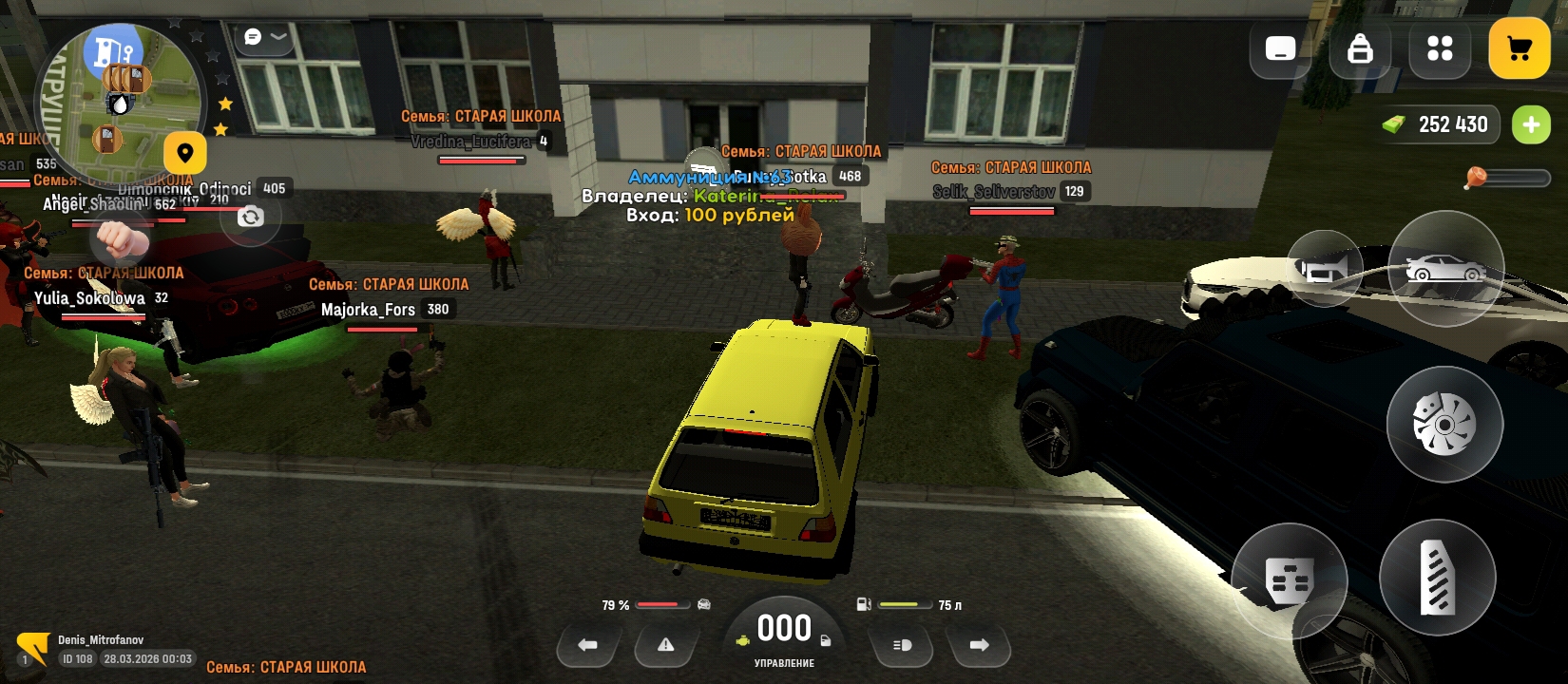This screenshot has width=1568, height=684.
Task: Open the backpack inventory
Action: tap(1360, 48)
